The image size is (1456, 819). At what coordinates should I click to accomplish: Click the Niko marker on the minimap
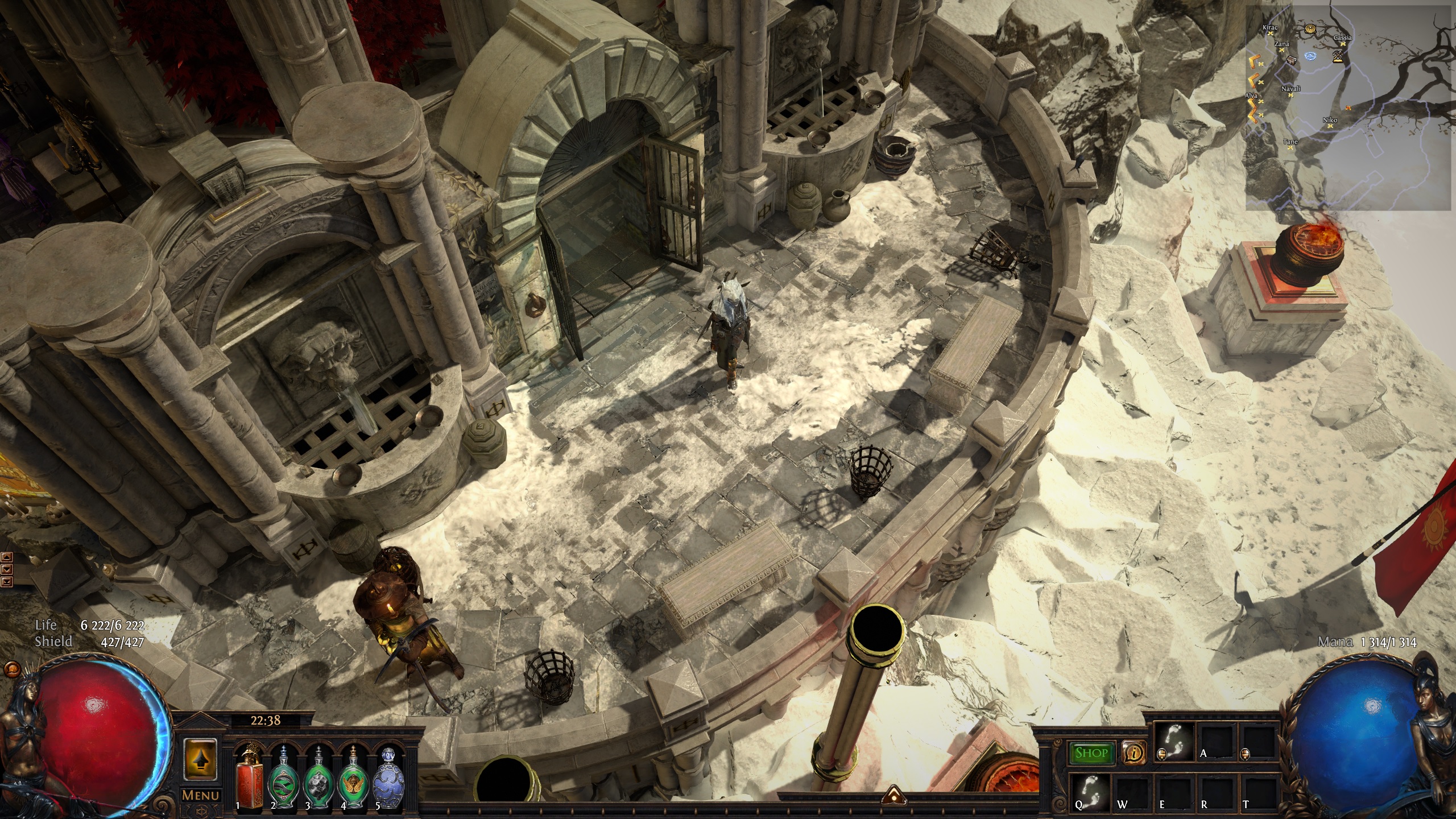1330,126
